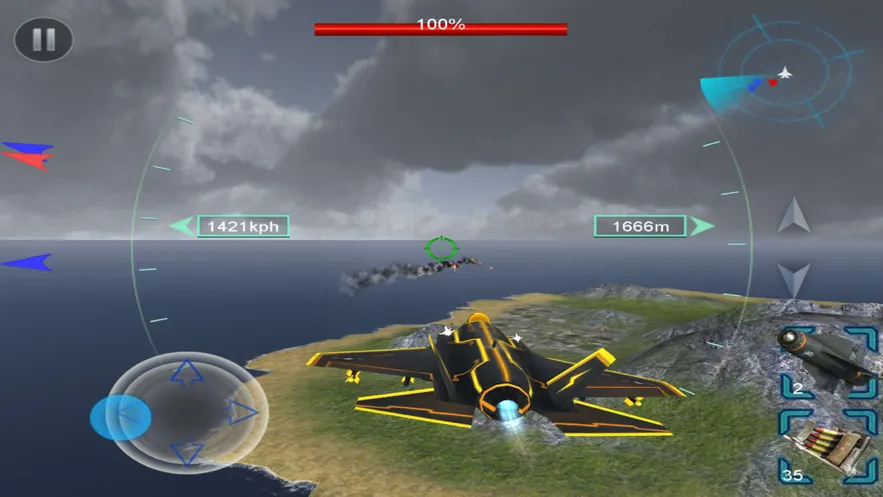Steer left with the joystick's left arrow
The width and height of the screenshot is (883, 497).
(128, 414)
